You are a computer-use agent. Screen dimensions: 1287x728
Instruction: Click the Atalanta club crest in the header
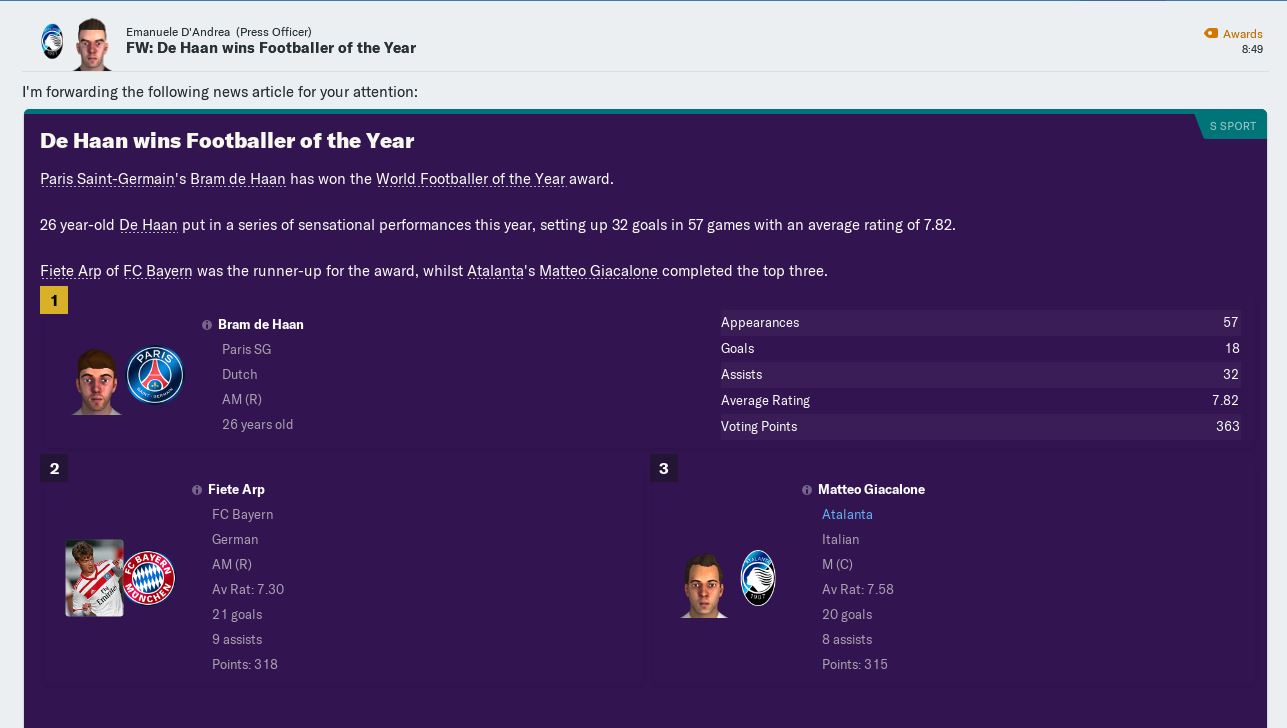coord(52,41)
